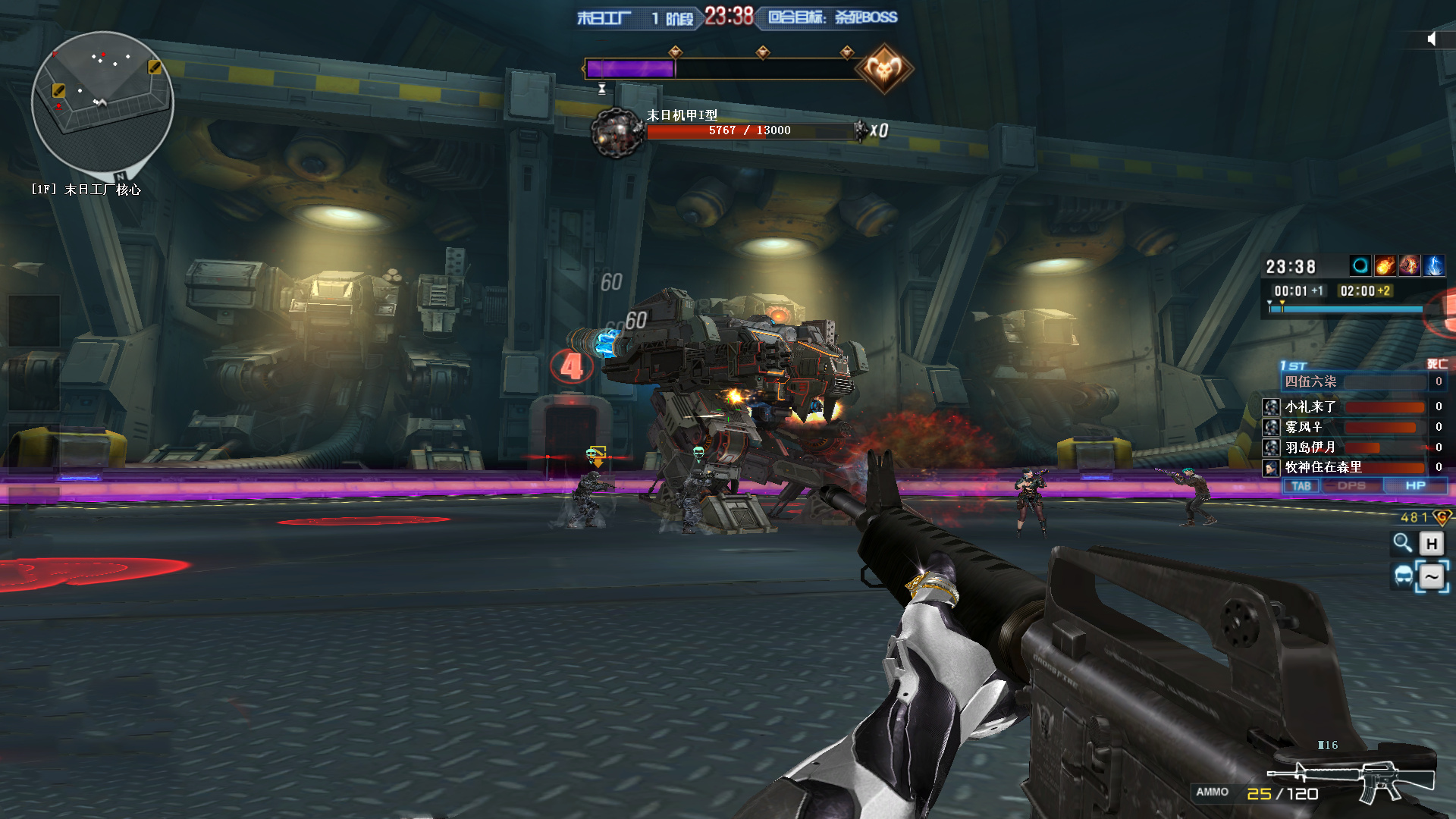Select the black hole ring skill icon
The width and height of the screenshot is (1456, 819).
point(1360,265)
